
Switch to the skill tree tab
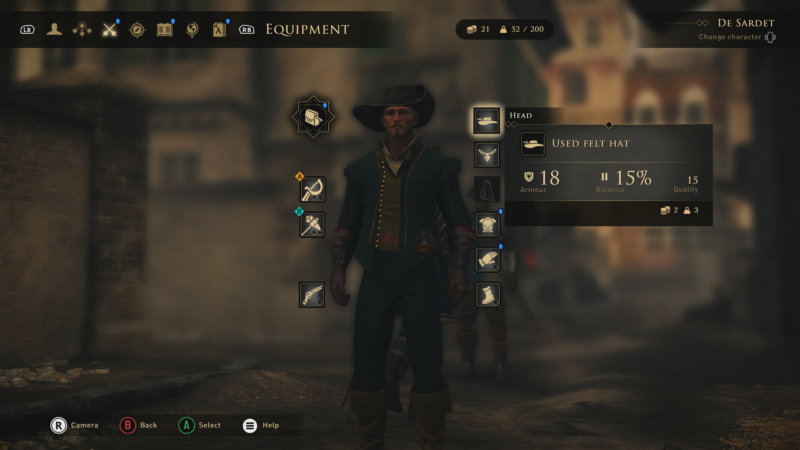82,29
